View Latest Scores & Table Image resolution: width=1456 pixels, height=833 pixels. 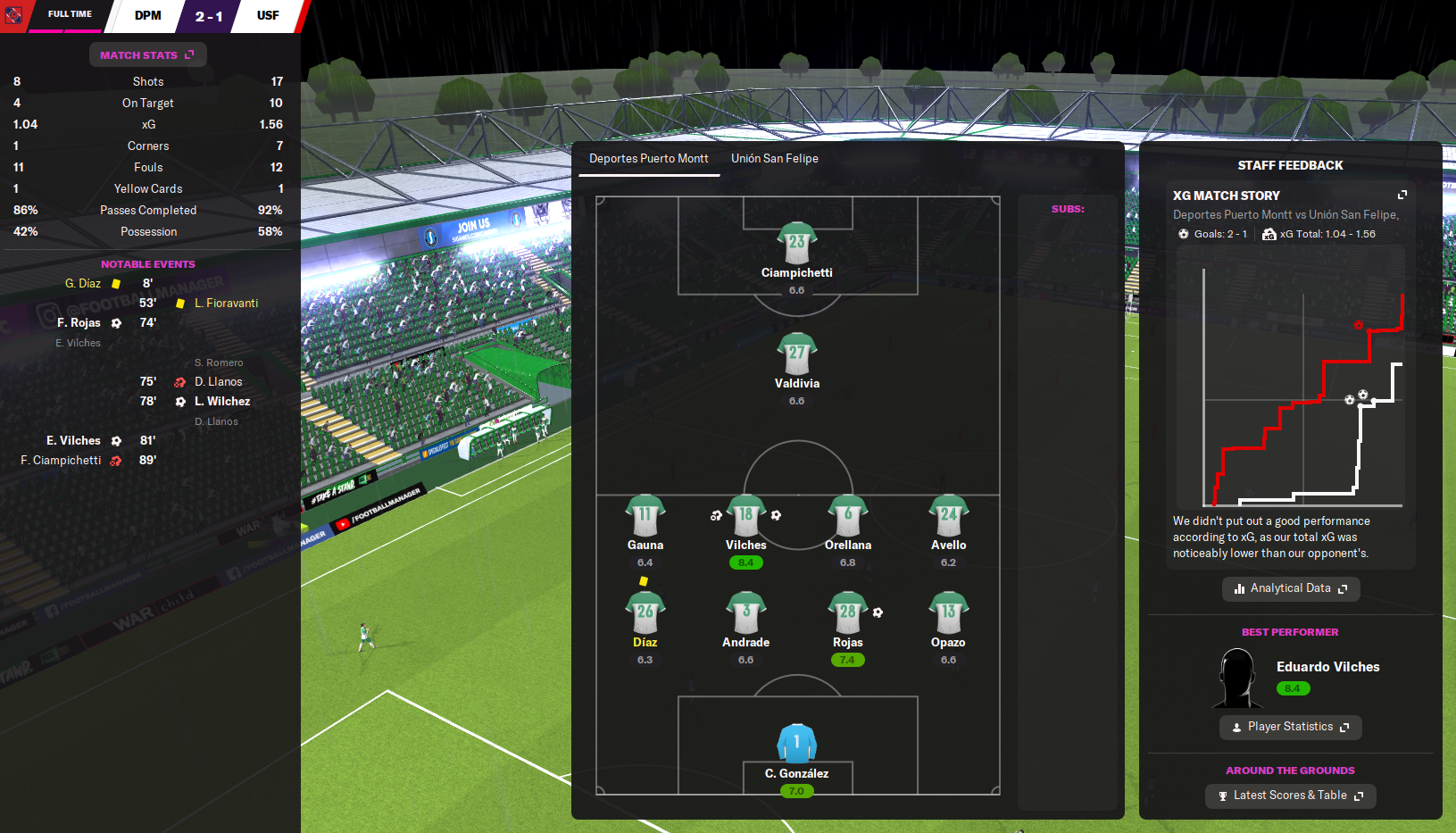point(1290,796)
